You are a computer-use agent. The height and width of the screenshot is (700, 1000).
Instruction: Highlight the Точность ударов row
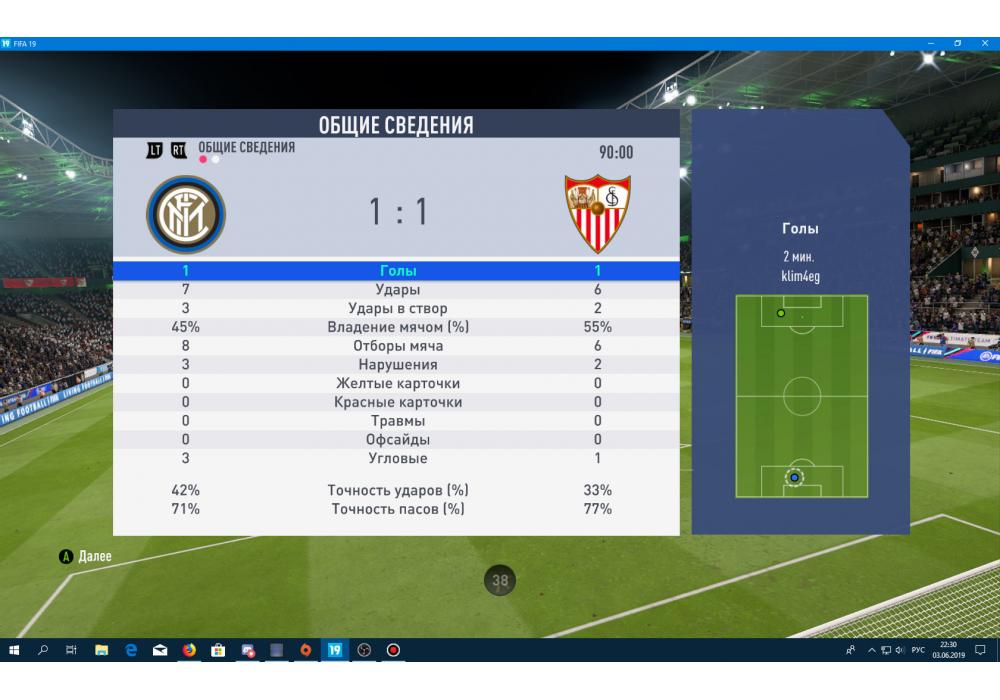(x=398, y=490)
